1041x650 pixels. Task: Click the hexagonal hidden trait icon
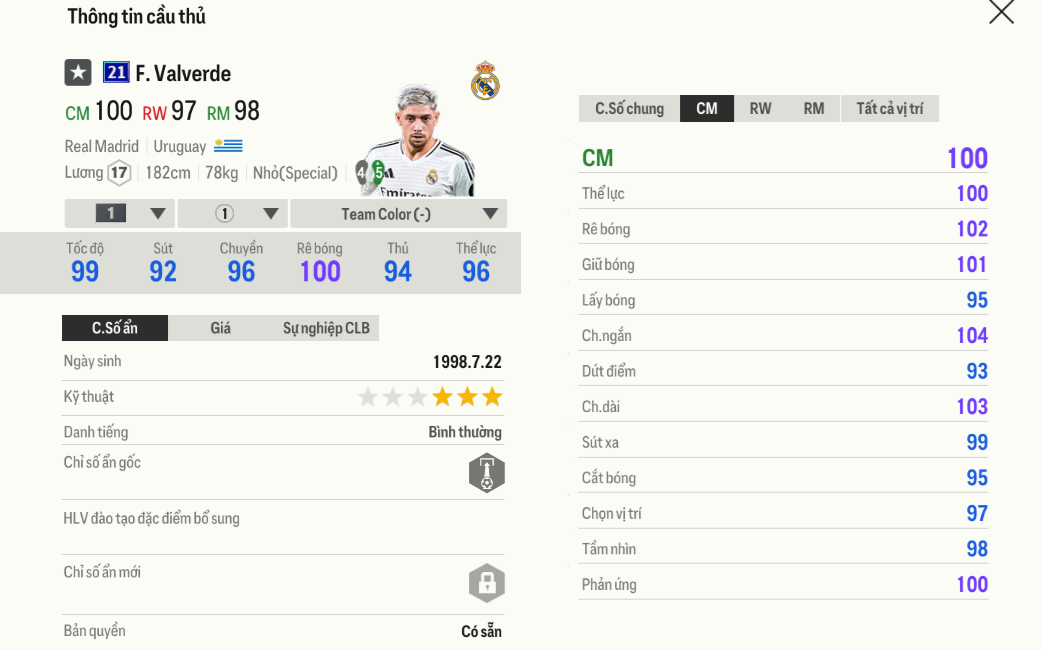pyautogui.click(x=487, y=473)
